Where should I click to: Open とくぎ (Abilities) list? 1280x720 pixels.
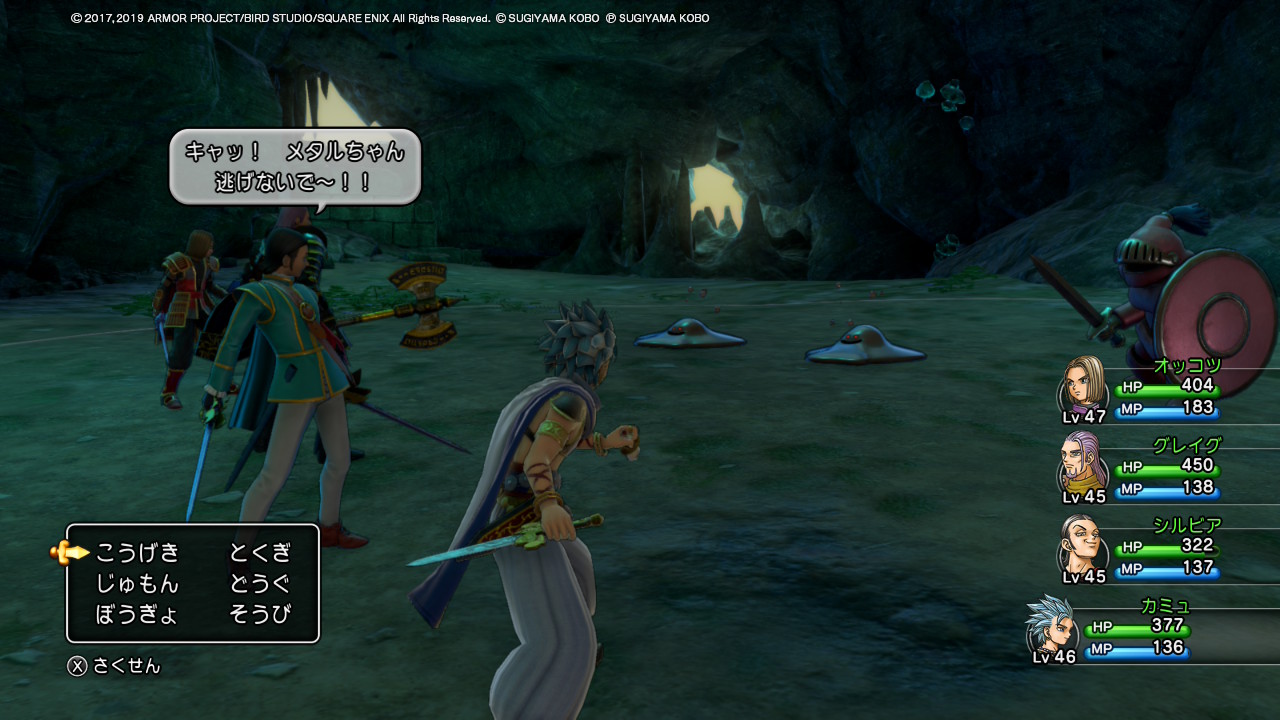[260, 552]
